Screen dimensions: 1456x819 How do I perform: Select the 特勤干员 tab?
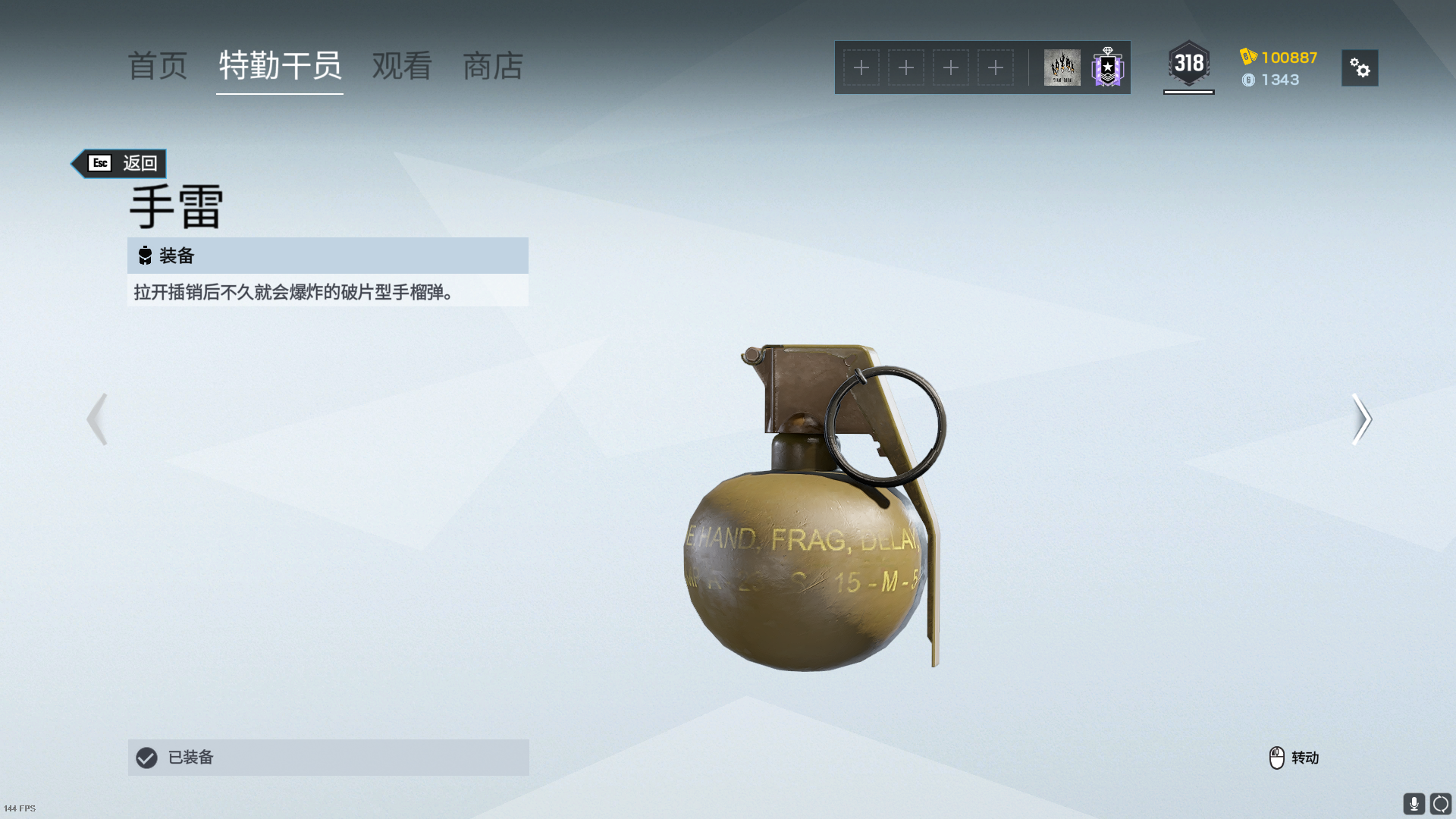tap(280, 67)
